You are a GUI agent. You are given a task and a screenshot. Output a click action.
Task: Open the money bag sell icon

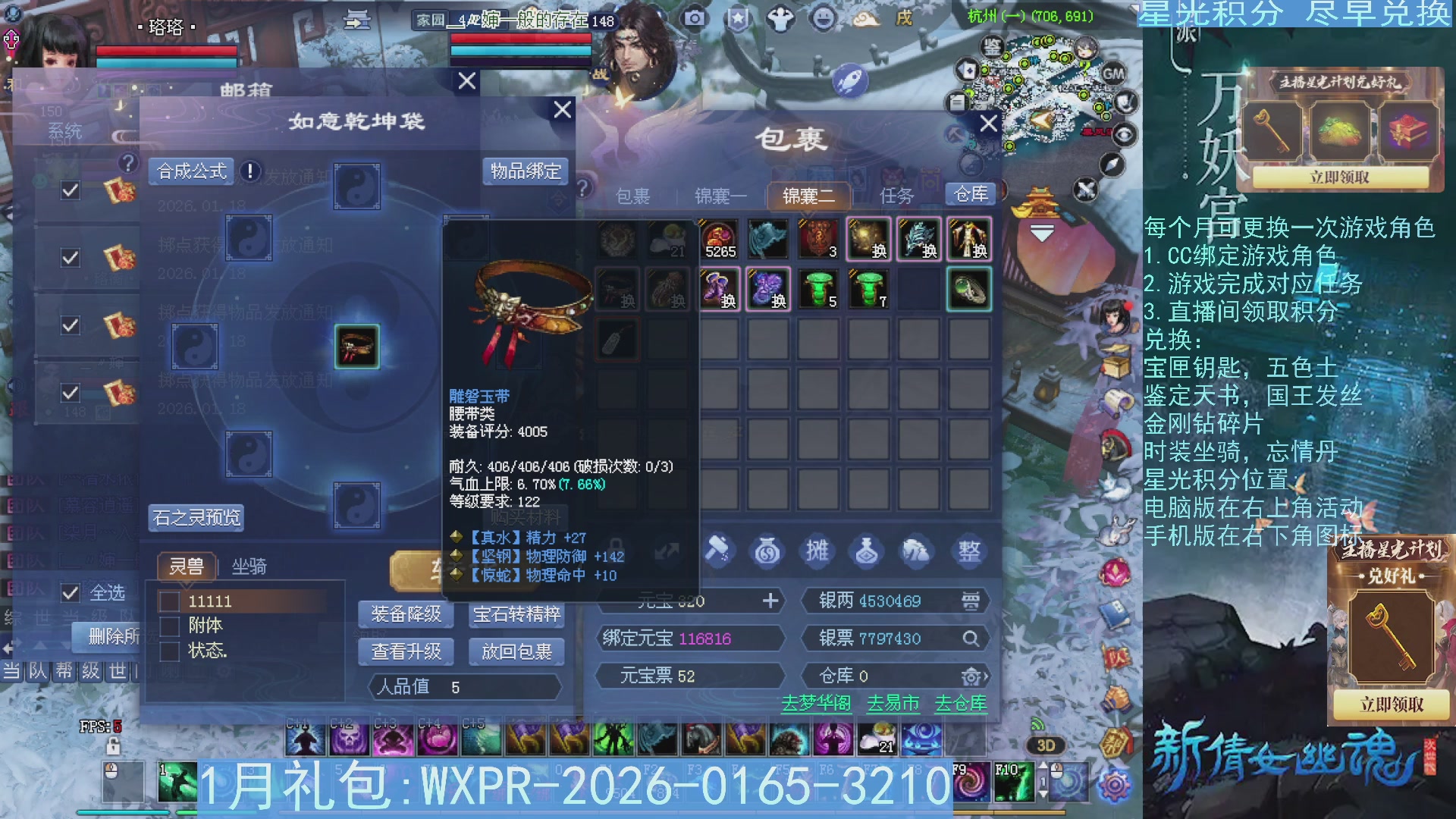[x=768, y=551]
